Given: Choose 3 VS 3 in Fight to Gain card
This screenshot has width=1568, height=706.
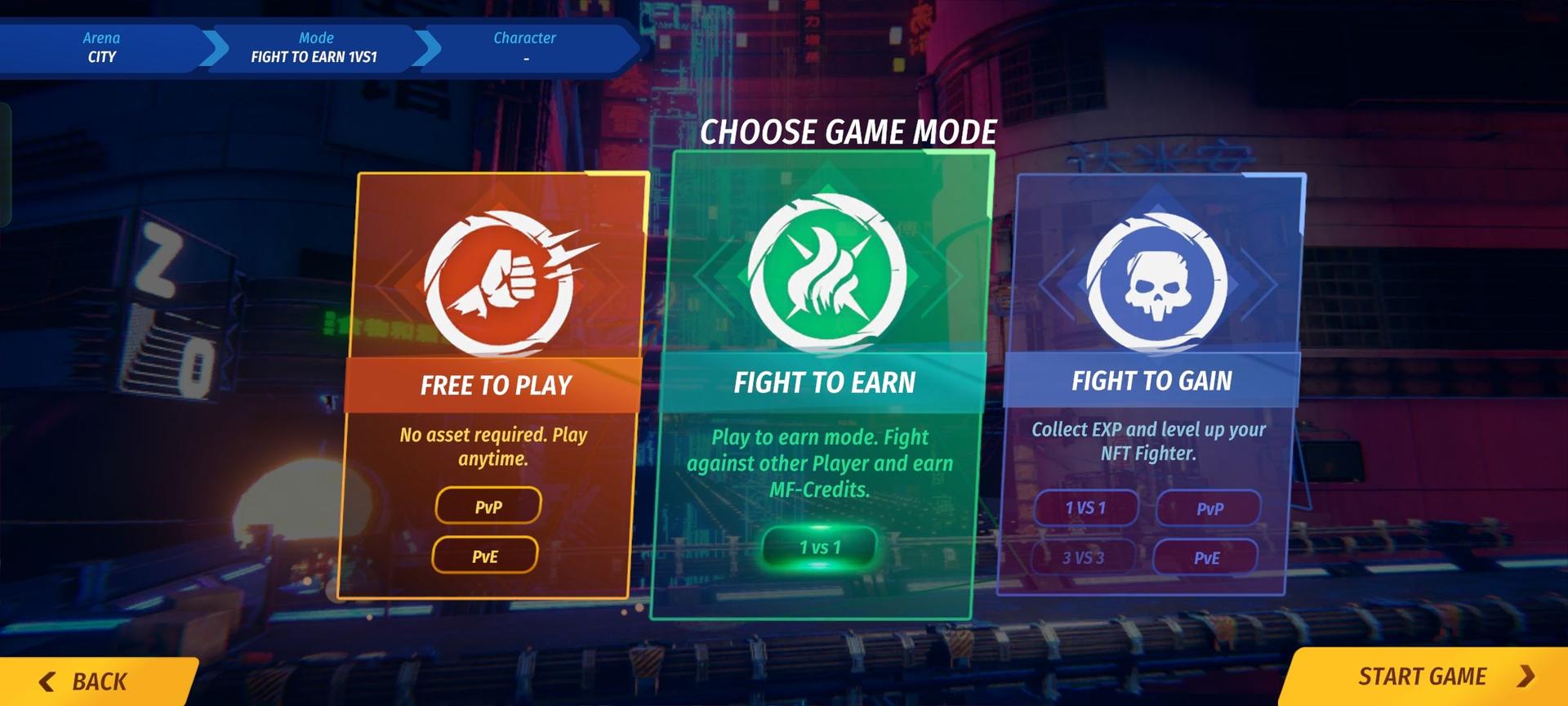Looking at the screenshot, I should click(1085, 557).
